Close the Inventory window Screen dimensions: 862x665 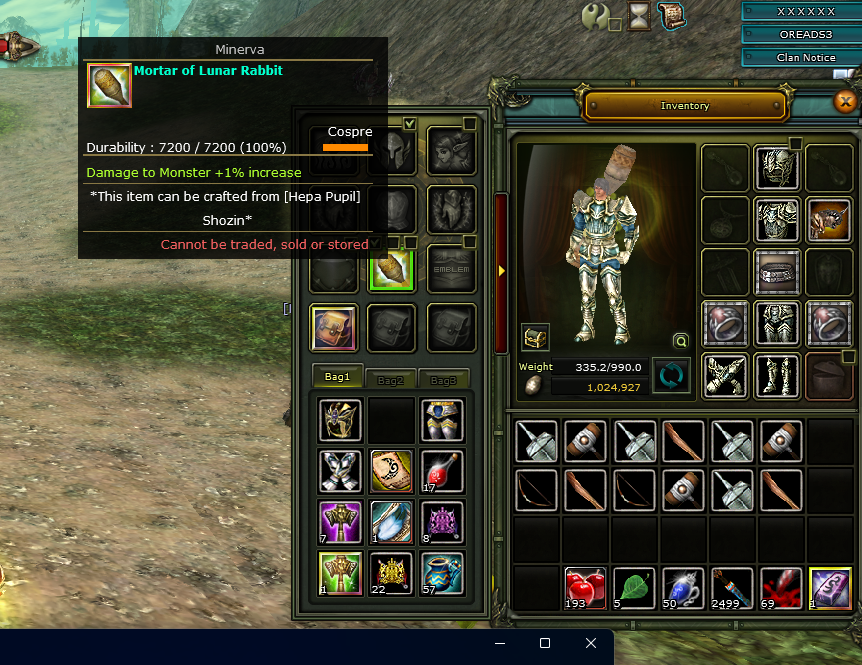pyautogui.click(x=845, y=101)
